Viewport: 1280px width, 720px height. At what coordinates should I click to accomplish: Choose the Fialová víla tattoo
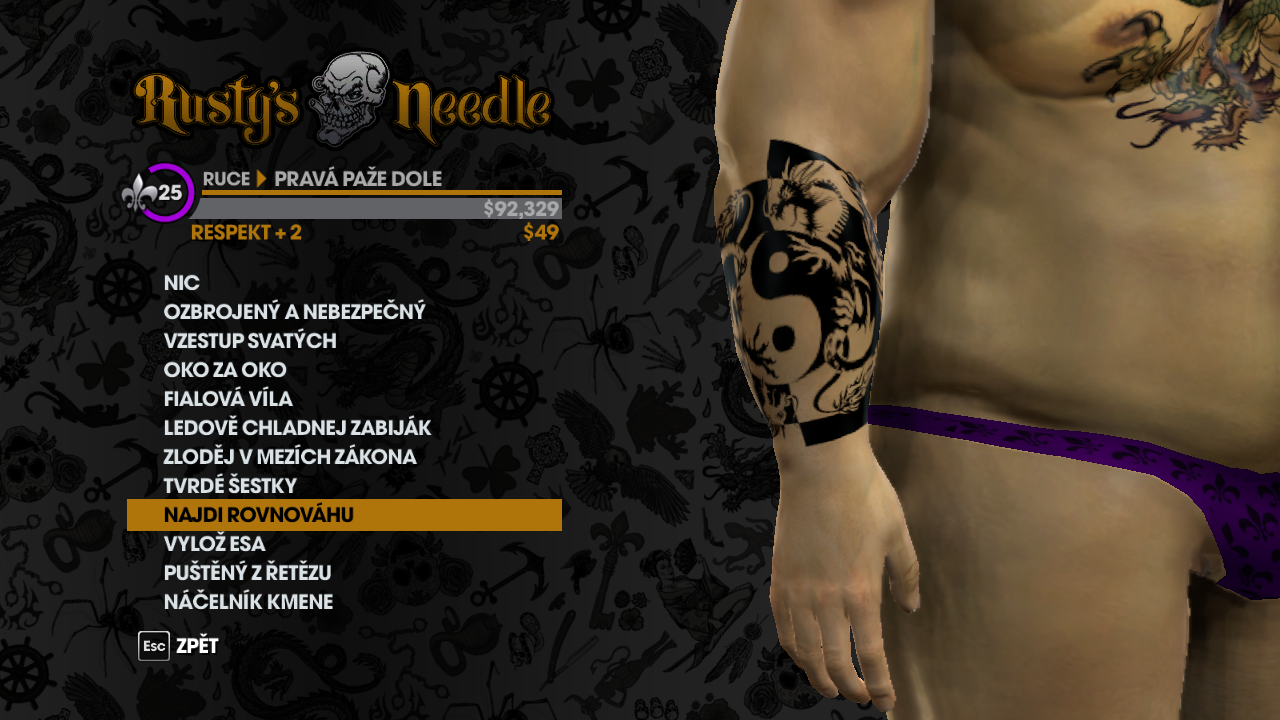pyautogui.click(x=228, y=399)
